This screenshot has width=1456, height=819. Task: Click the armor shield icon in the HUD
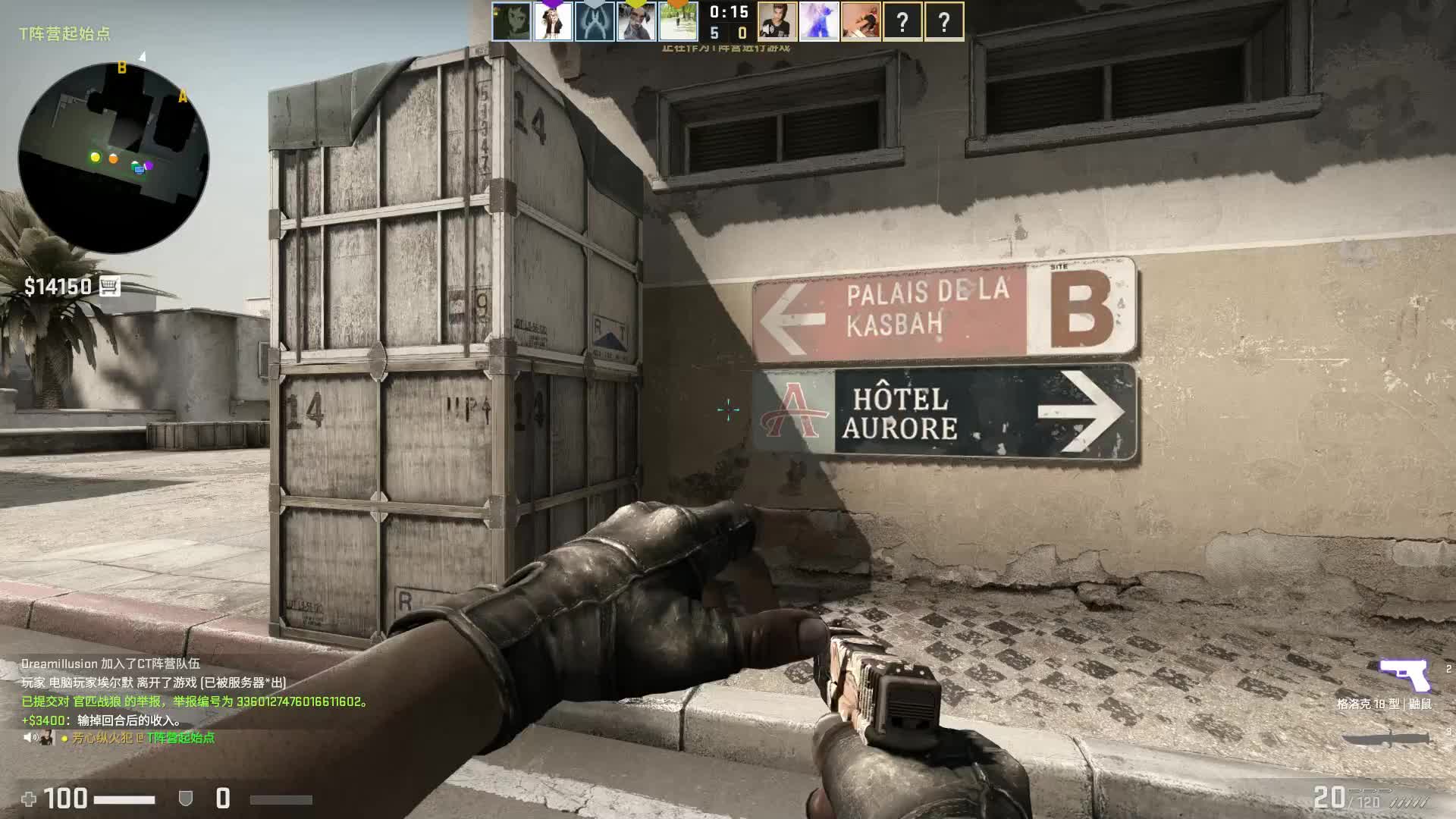(187, 799)
